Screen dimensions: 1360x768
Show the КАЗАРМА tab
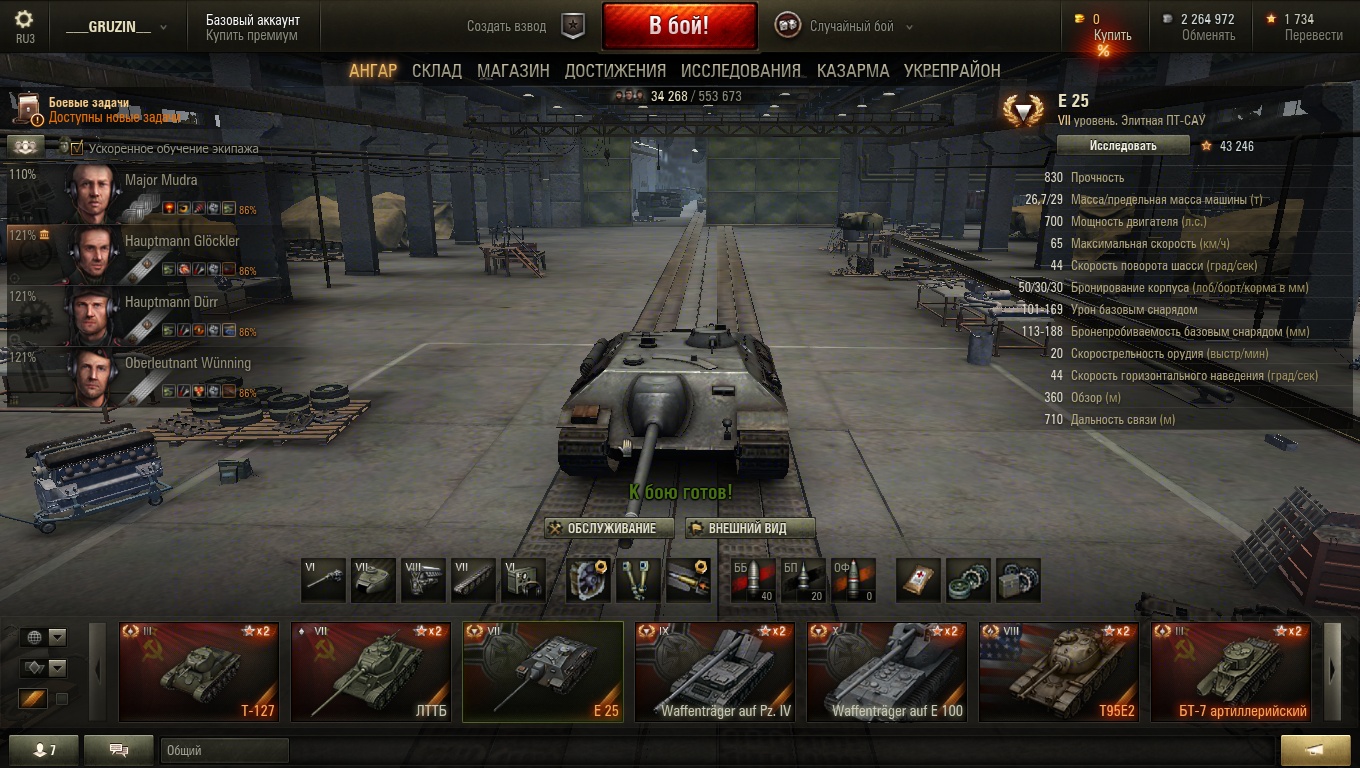coord(853,71)
